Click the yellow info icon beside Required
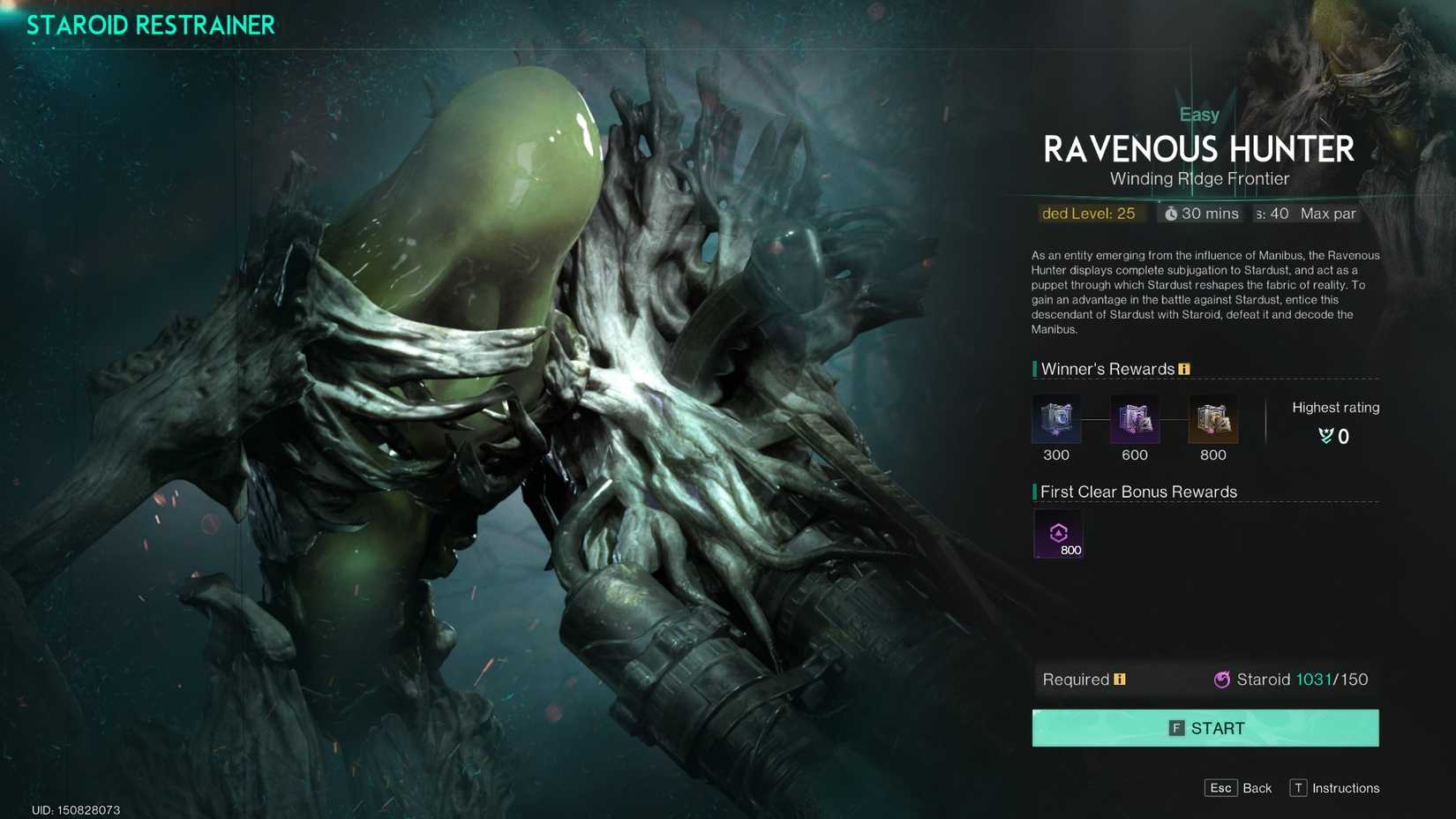The image size is (1456, 819). [x=1120, y=680]
